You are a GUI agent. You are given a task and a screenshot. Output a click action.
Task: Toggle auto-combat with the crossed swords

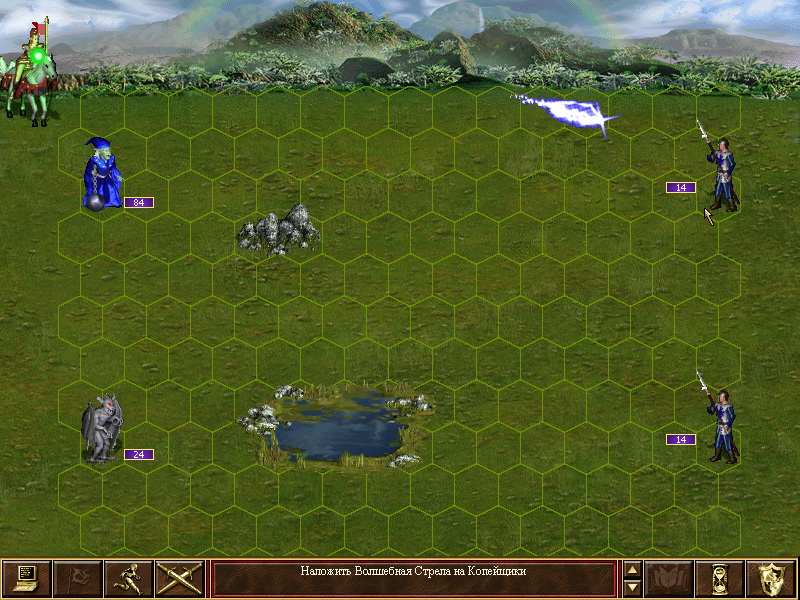[179, 578]
